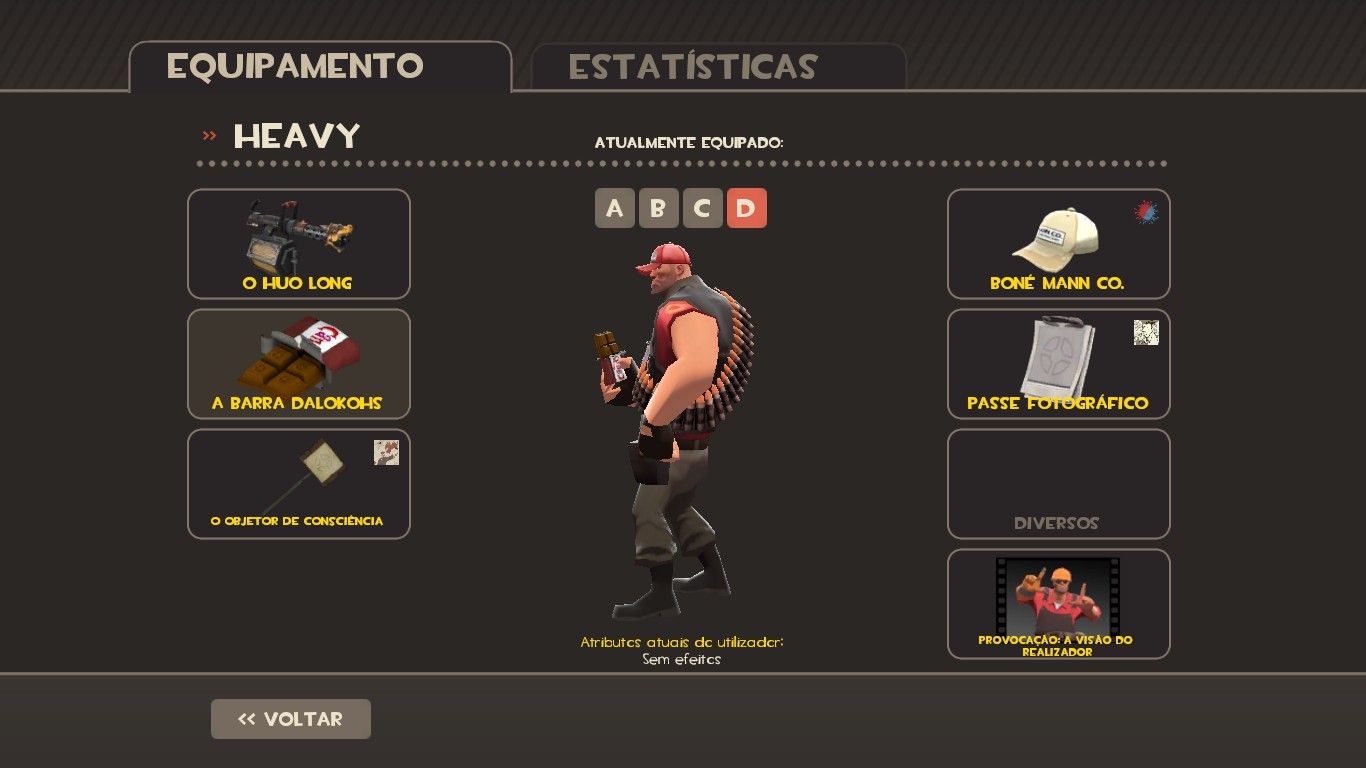This screenshot has height=768, width=1366.
Task: Click the Voltar back button
Action: (x=290, y=718)
